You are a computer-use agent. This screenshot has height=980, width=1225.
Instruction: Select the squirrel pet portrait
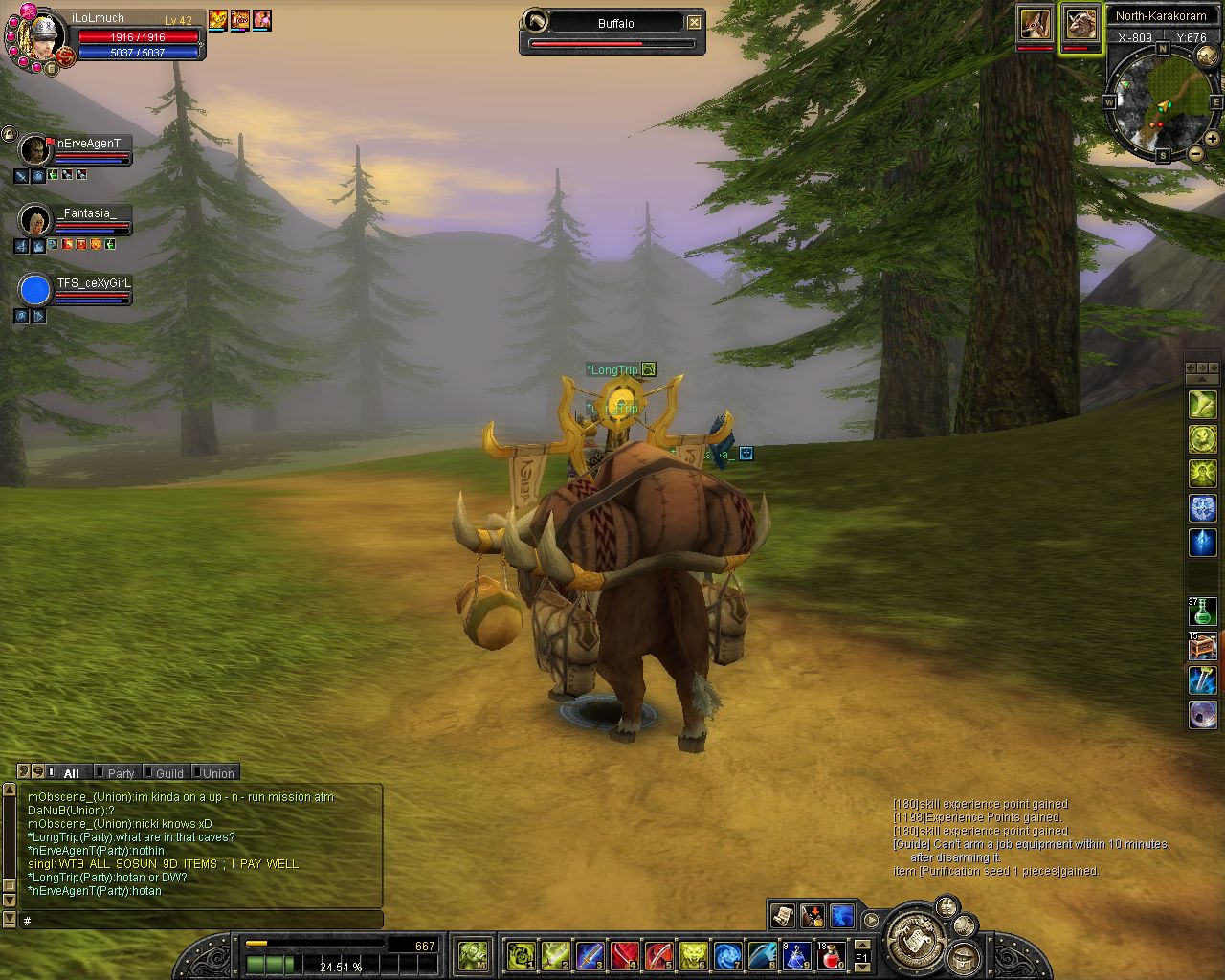click(x=1036, y=24)
